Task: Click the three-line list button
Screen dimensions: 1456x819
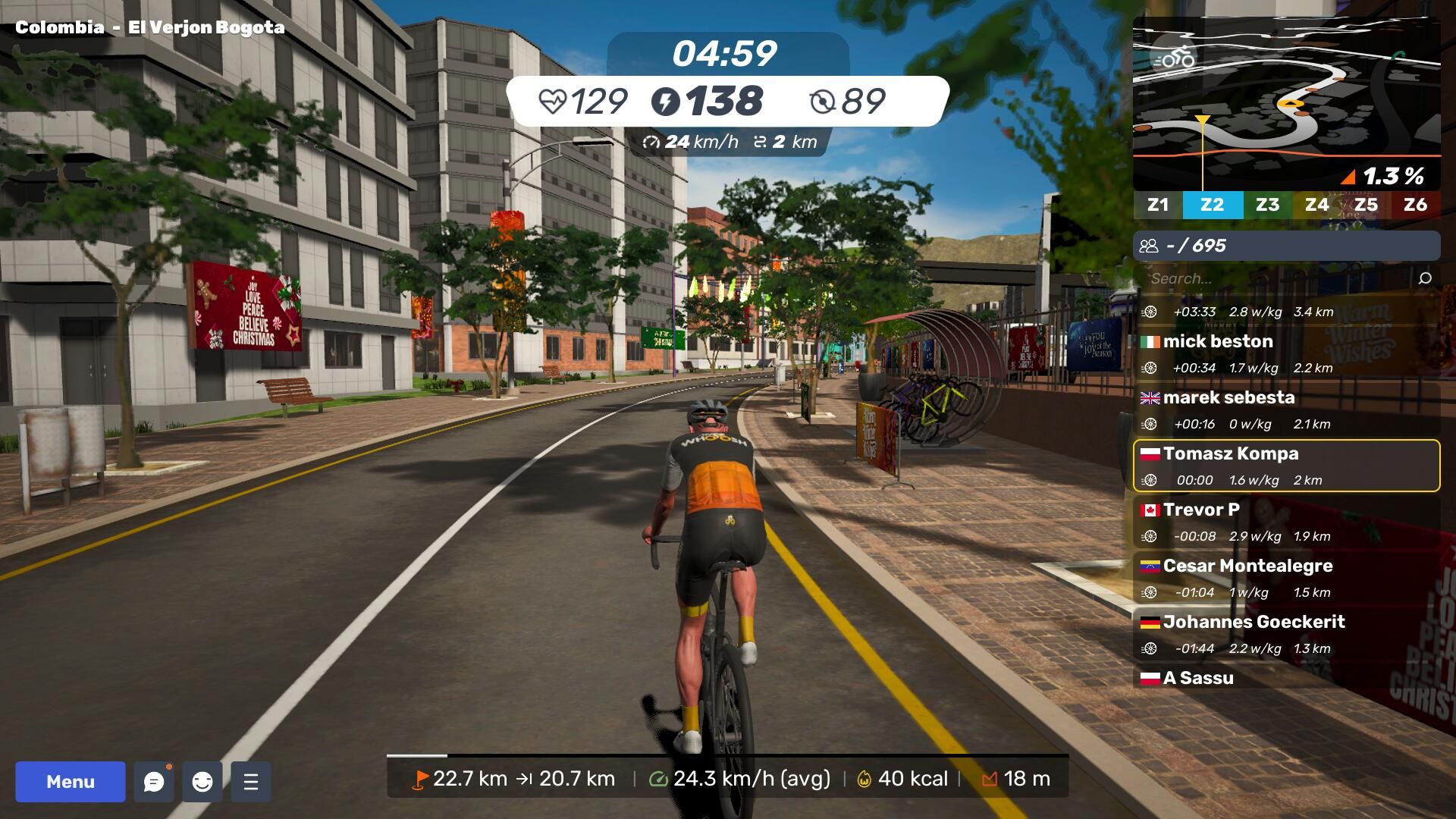Action: point(251,782)
